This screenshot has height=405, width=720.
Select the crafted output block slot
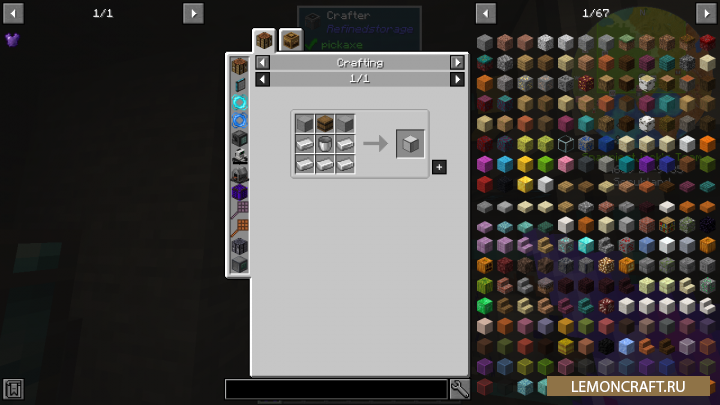point(410,143)
